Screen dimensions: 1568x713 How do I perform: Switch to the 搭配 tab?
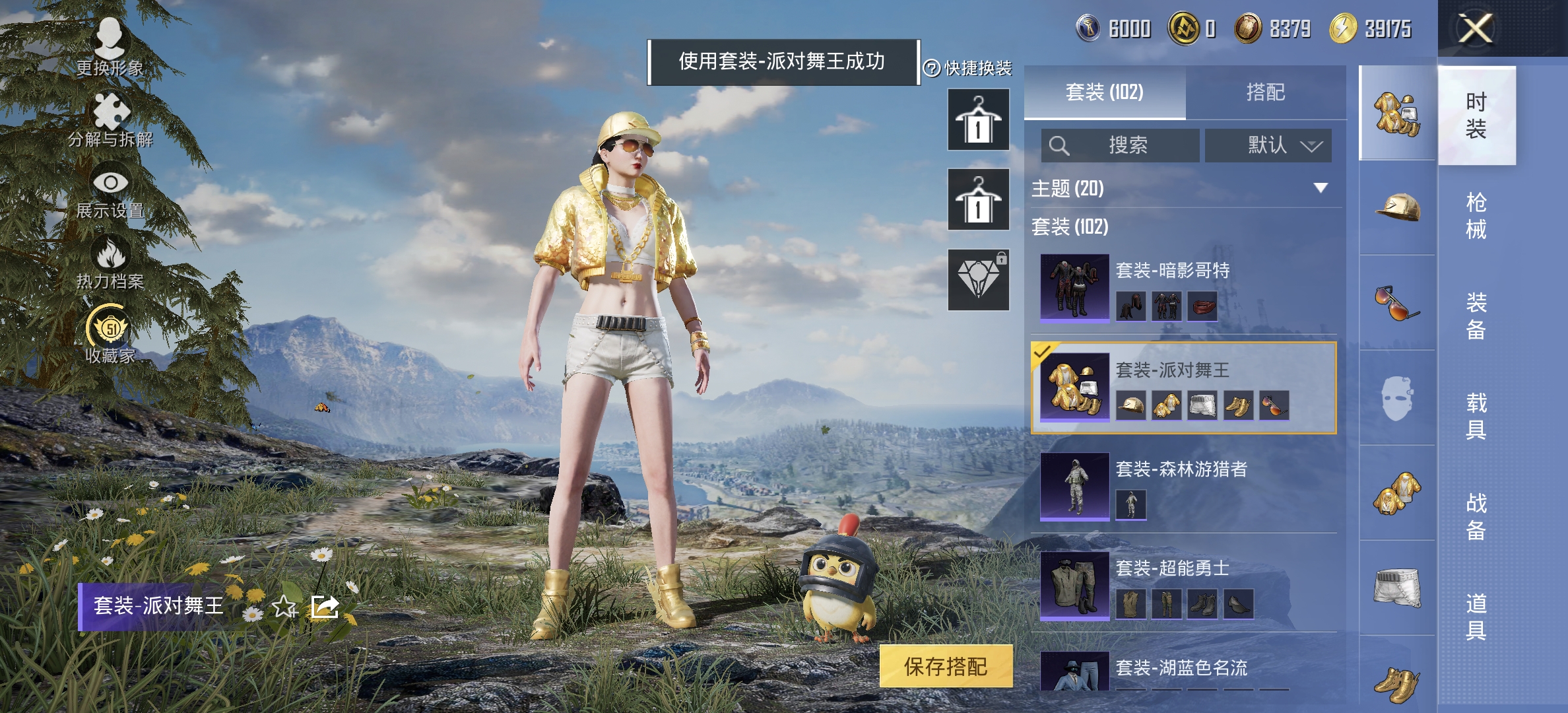1268,93
